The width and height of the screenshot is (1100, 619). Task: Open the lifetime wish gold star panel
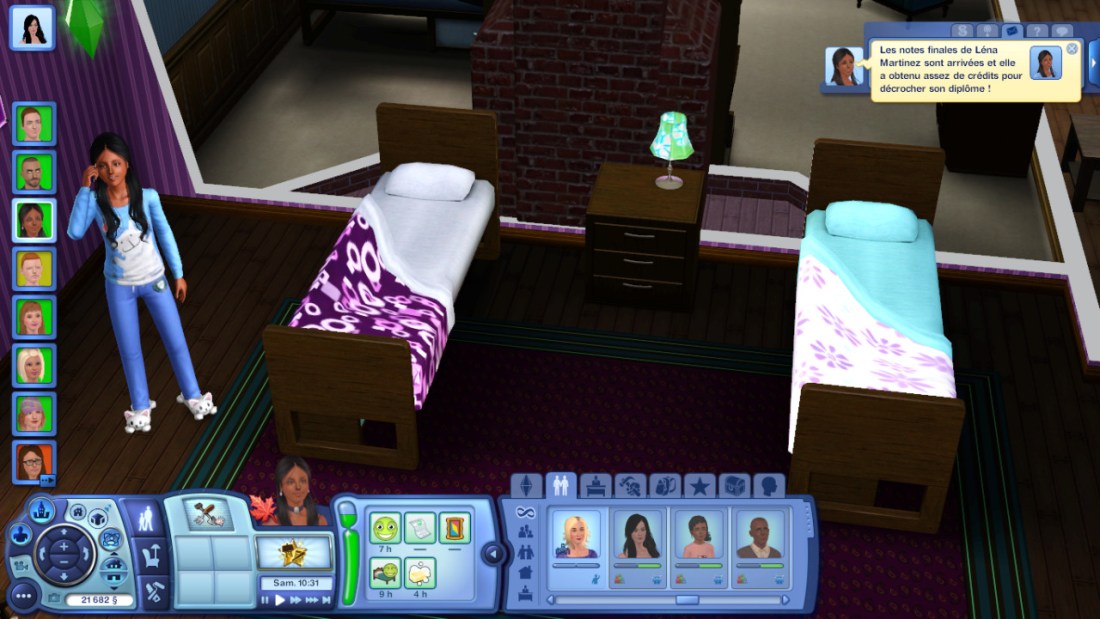click(x=293, y=552)
